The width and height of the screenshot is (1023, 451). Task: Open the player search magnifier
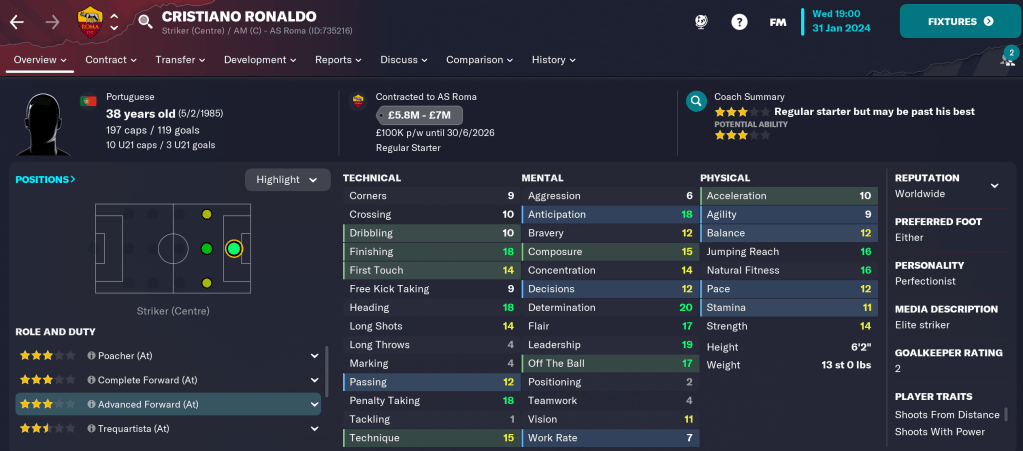click(x=145, y=21)
